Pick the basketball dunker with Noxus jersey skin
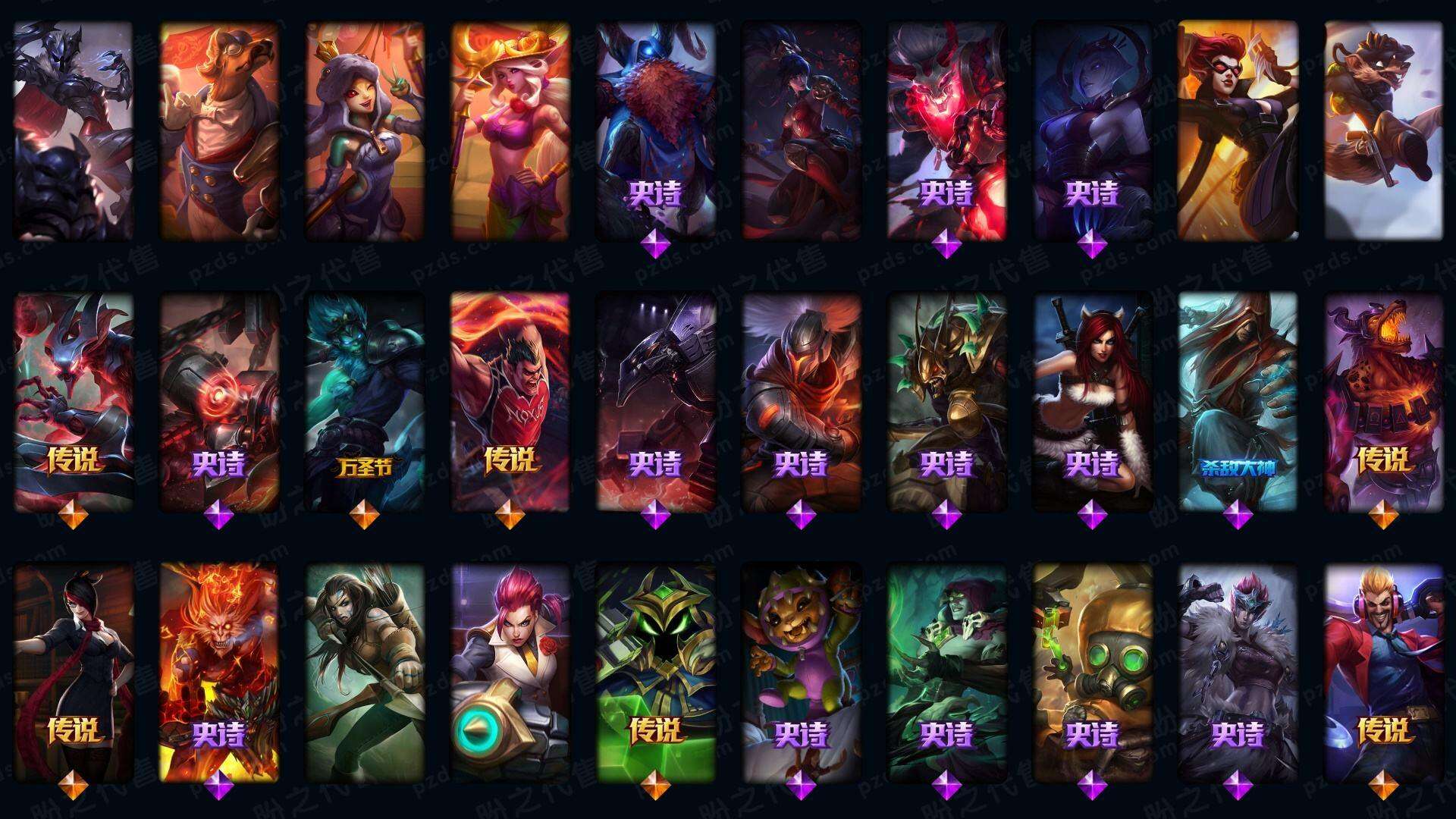 tap(510, 402)
